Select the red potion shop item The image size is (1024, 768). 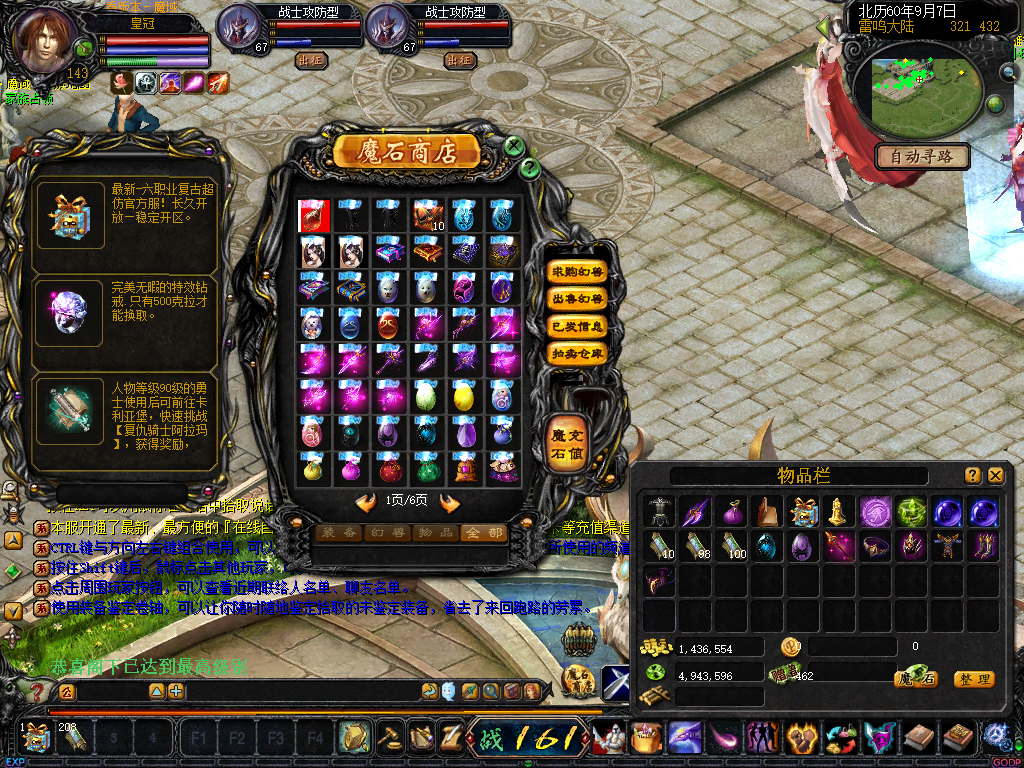(x=311, y=215)
